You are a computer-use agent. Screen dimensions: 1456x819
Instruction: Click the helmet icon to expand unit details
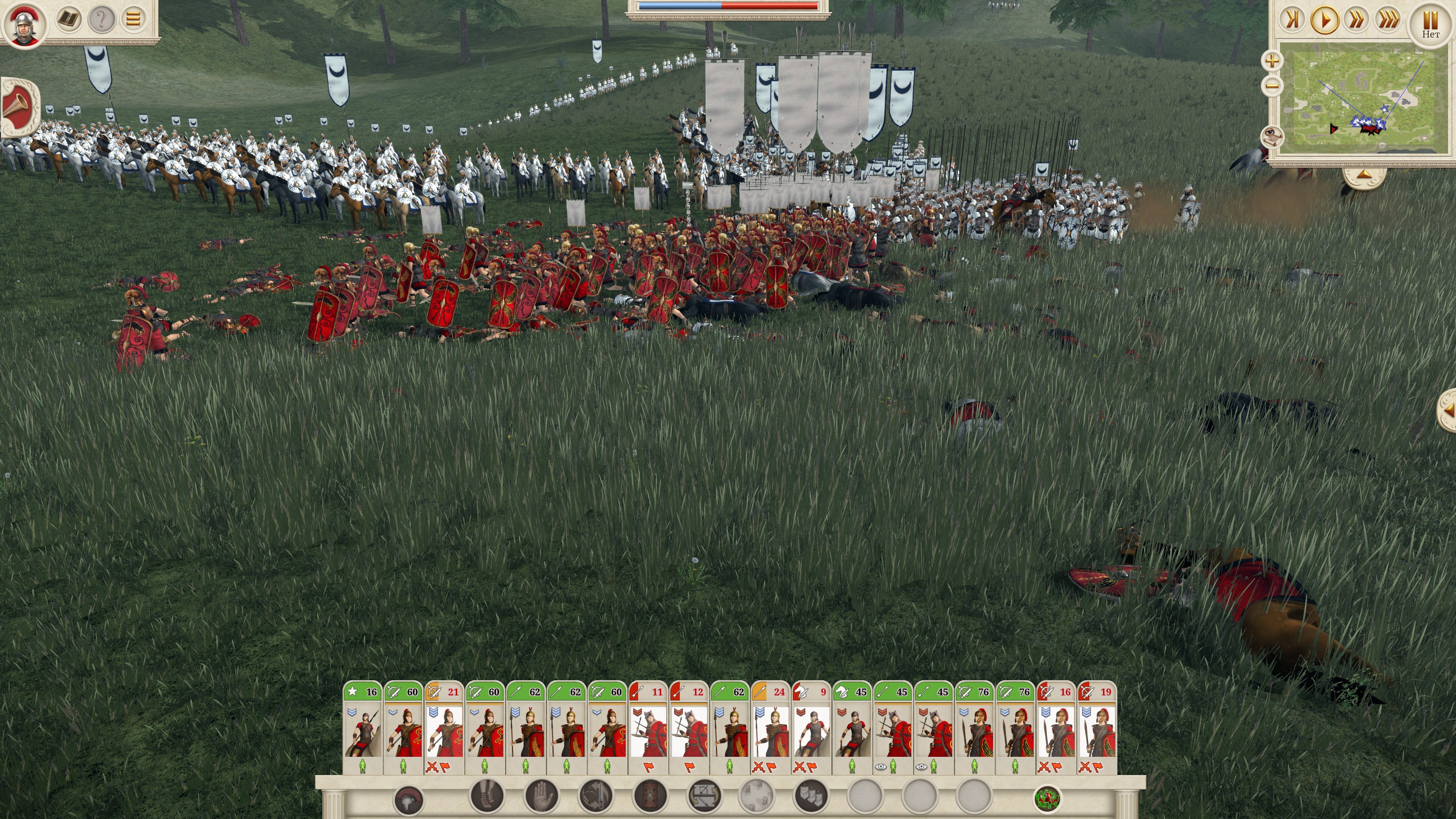pyautogui.click(x=408, y=799)
